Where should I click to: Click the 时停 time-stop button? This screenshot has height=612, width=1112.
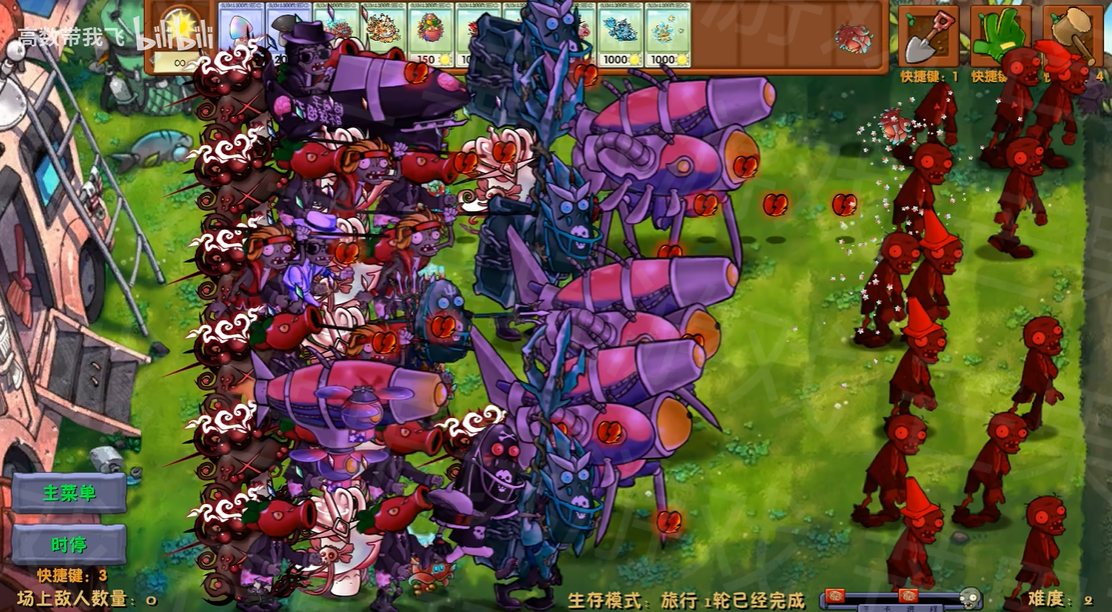pos(69,544)
